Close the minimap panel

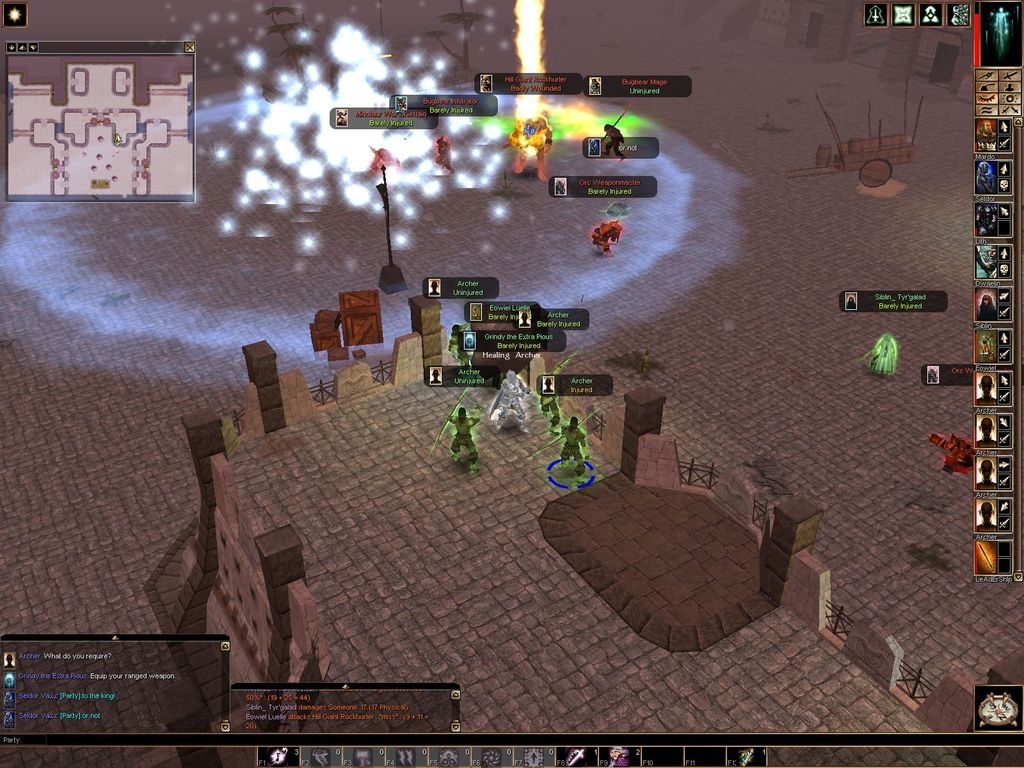click(x=189, y=47)
